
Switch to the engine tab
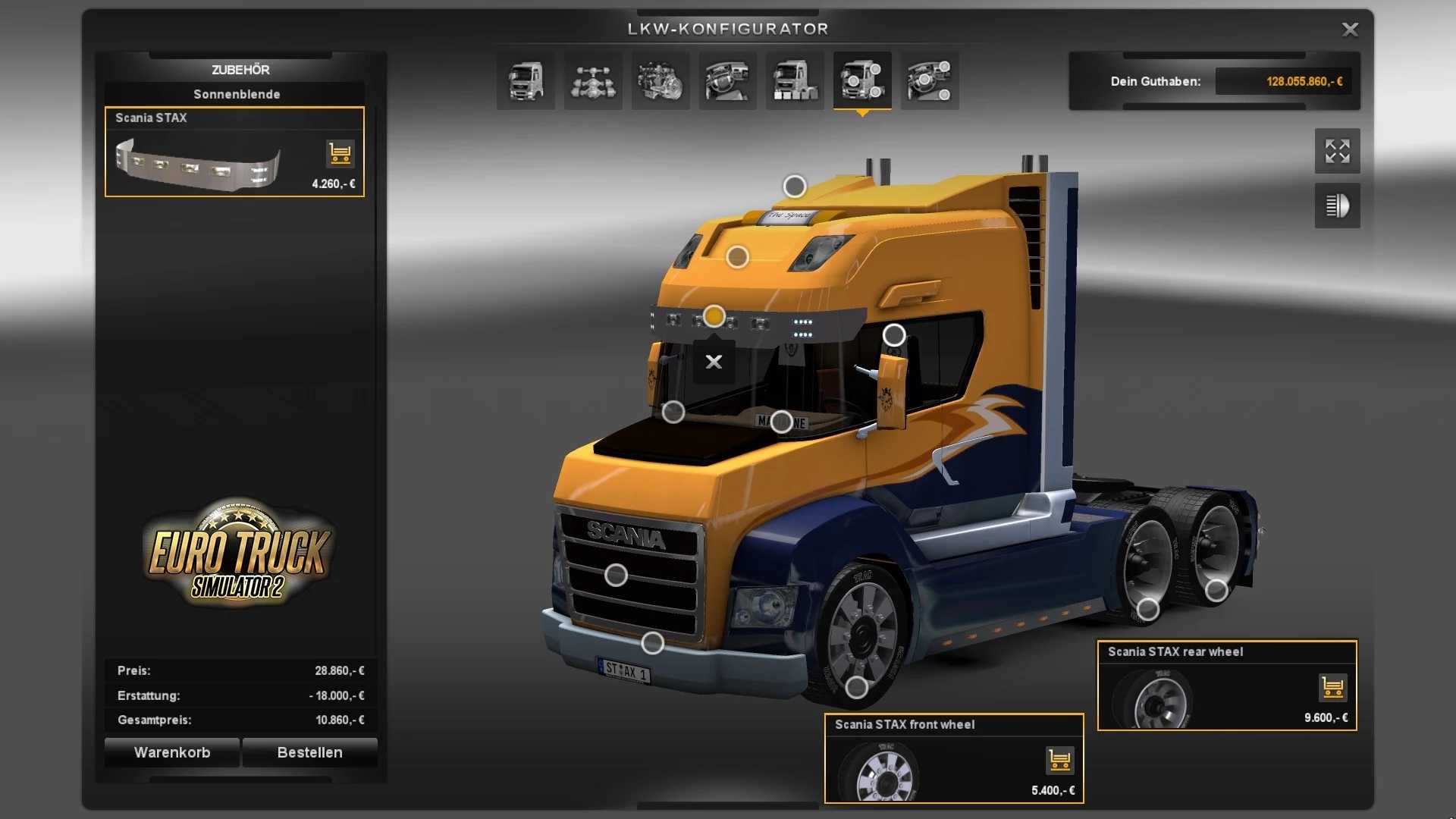click(x=661, y=81)
